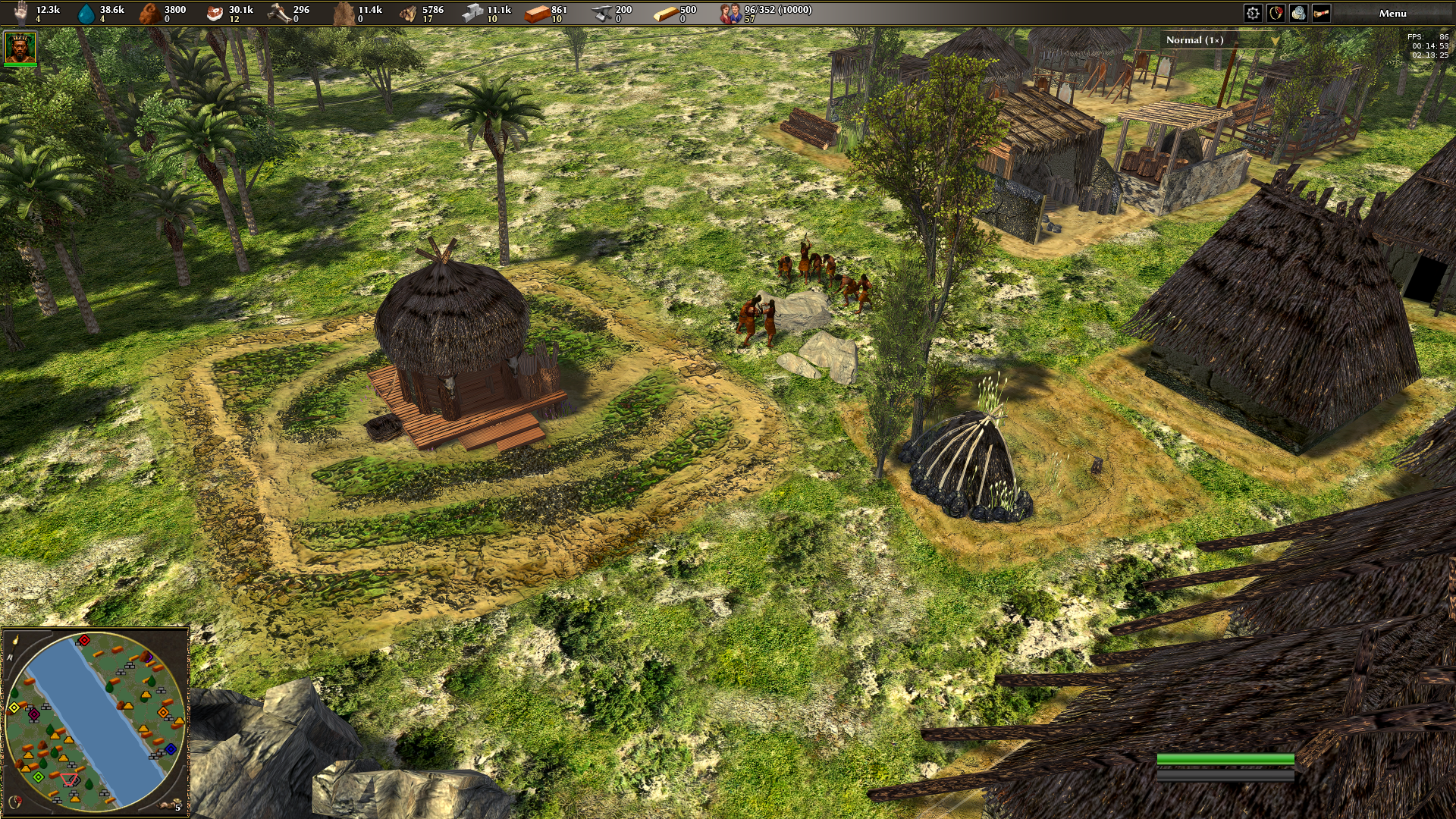Click the population counter icon
Screen dimensions: 1456x819
point(730,13)
